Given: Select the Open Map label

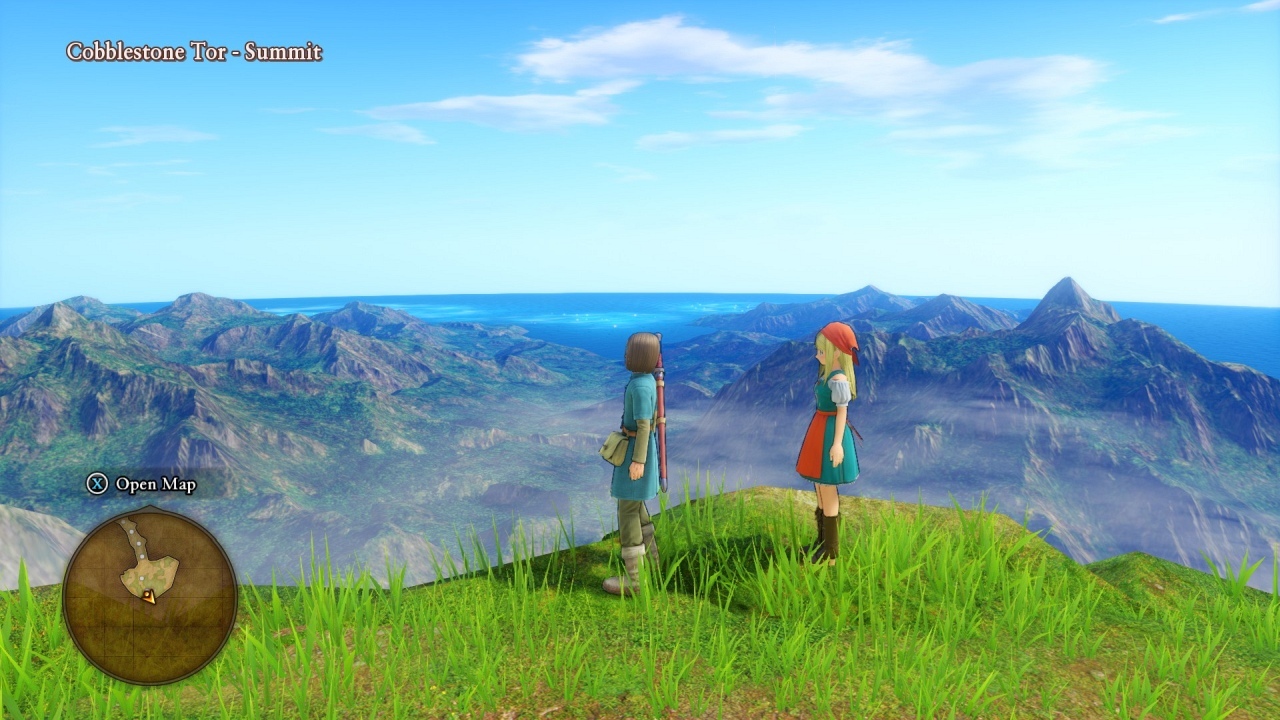Looking at the screenshot, I should [x=155, y=485].
